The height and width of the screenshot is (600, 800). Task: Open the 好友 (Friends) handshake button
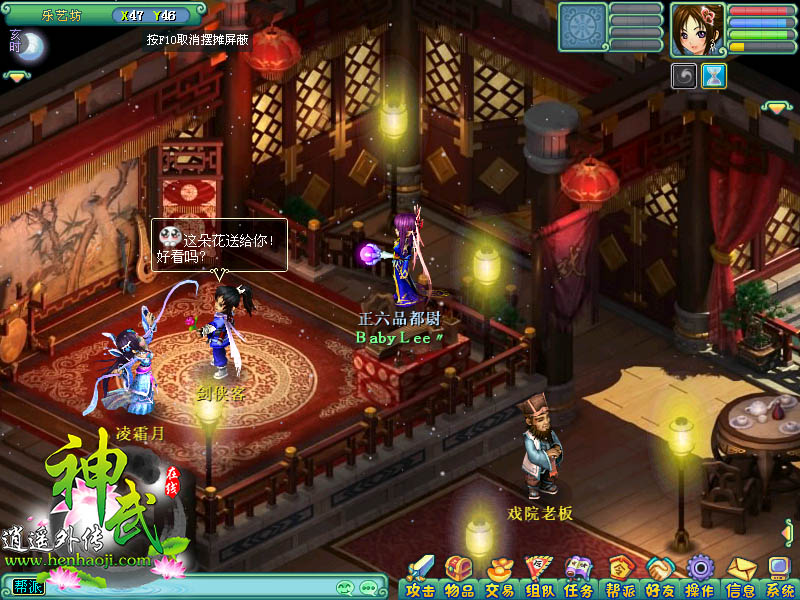coord(659,577)
